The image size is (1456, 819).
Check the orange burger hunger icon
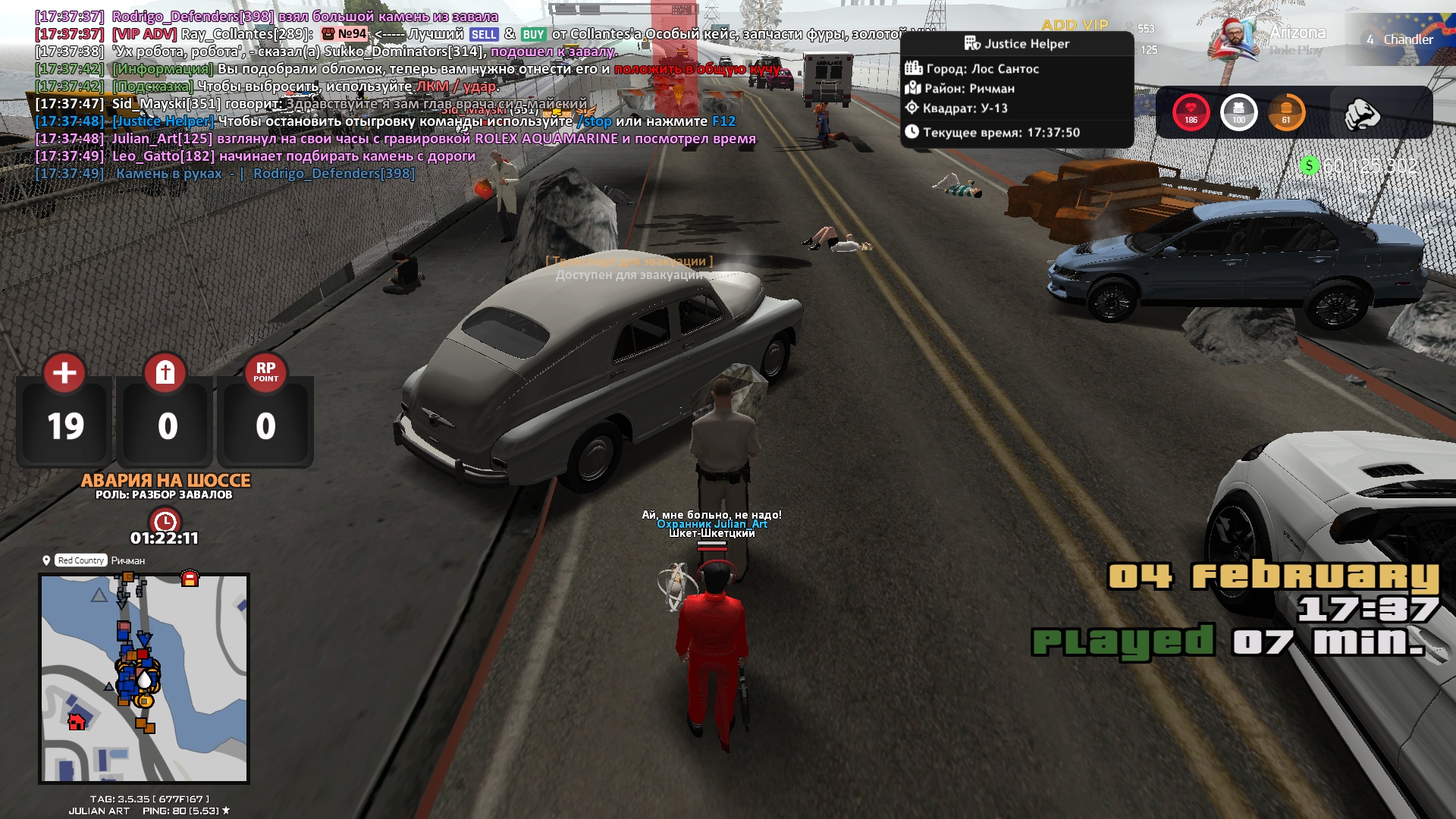point(1286,112)
